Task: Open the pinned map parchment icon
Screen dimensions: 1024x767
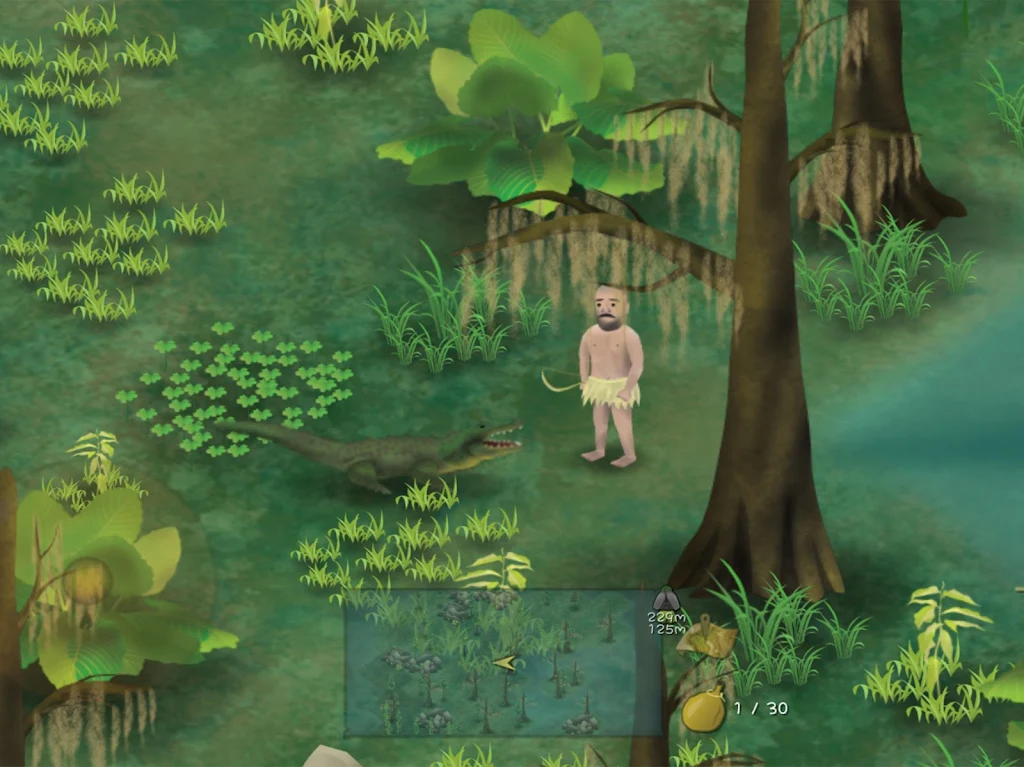Action: [707, 640]
